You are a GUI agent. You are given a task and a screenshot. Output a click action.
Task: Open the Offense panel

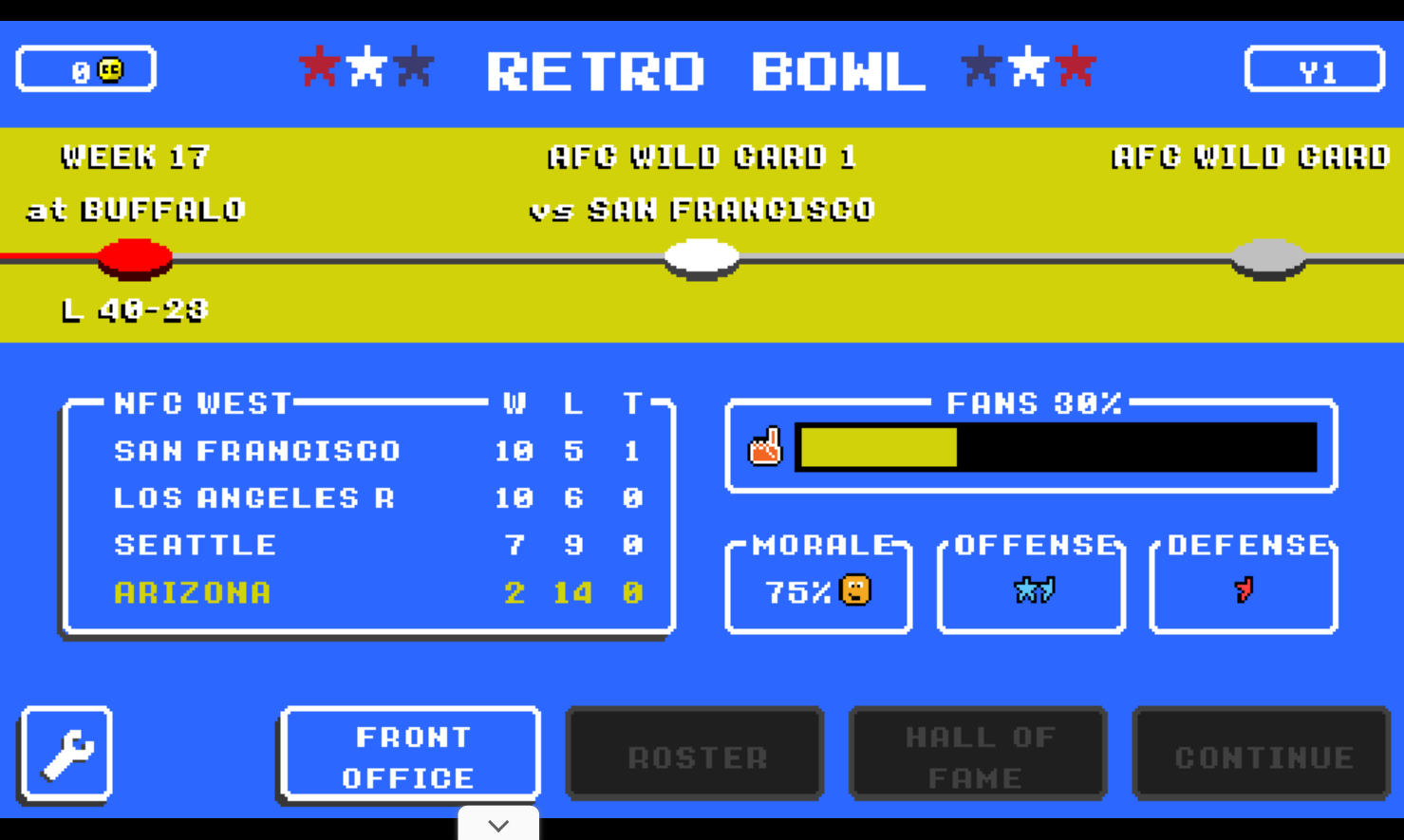coord(1031,584)
